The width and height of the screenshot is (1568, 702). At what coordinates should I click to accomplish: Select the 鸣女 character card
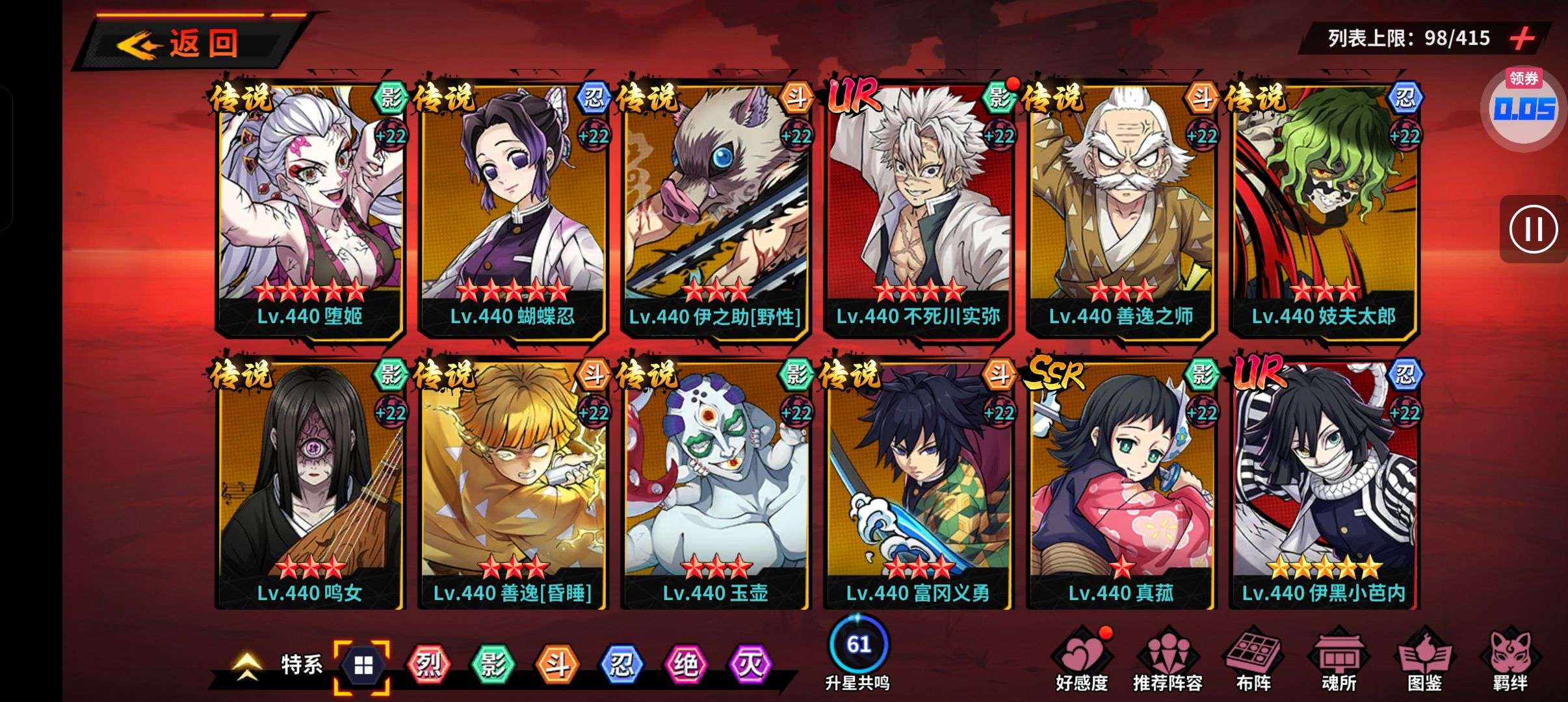[310, 484]
